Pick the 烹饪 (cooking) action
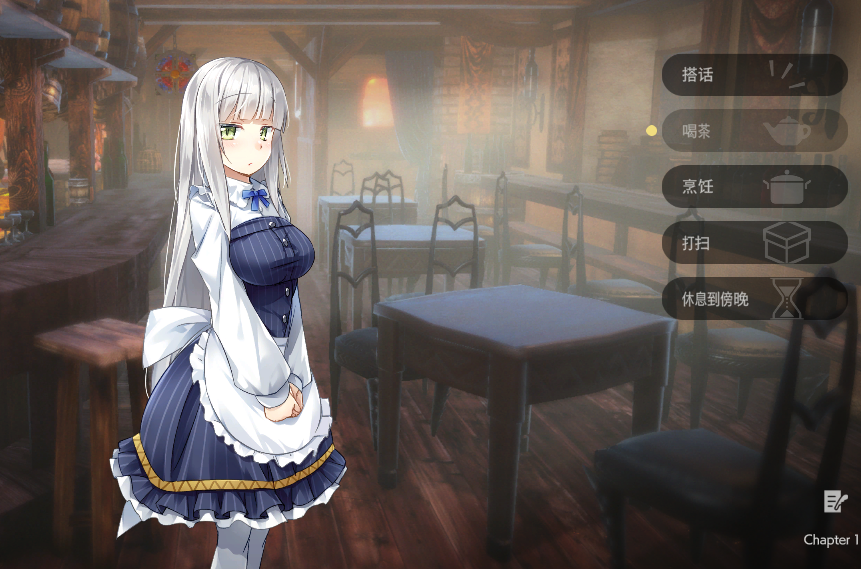This screenshot has width=861, height=569. pyautogui.click(x=754, y=187)
